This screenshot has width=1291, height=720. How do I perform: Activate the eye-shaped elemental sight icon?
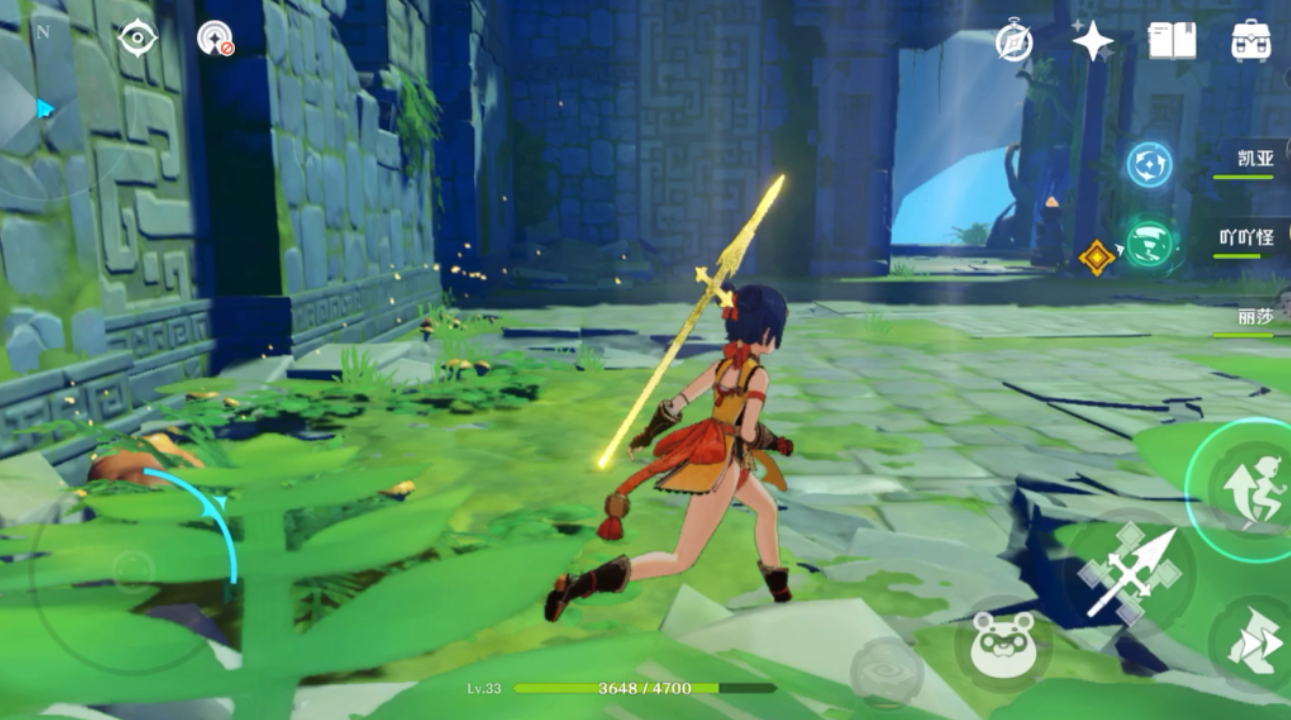[x=137, y=38]
